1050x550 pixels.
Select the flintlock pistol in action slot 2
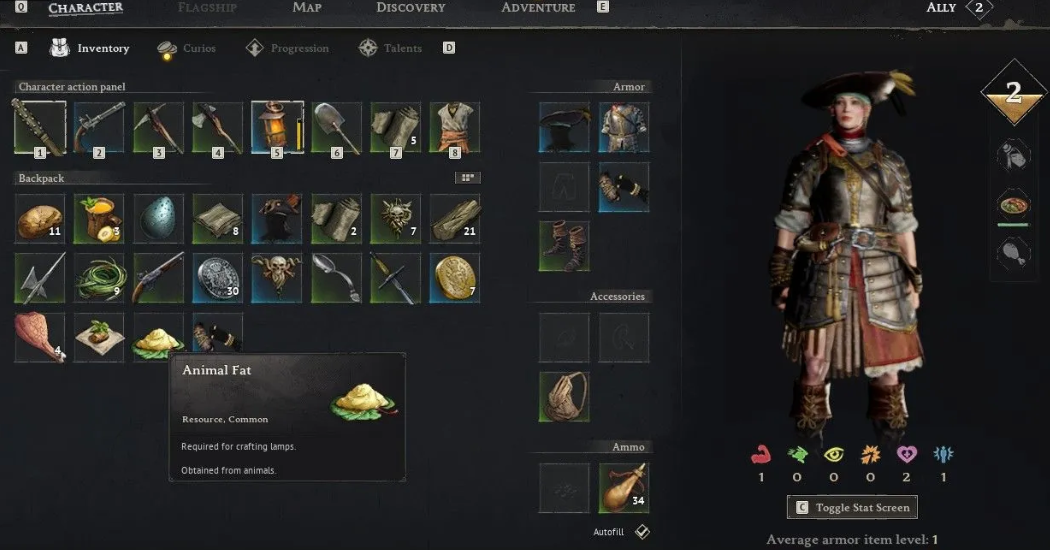pyautogui.click(x=98, y=127)
